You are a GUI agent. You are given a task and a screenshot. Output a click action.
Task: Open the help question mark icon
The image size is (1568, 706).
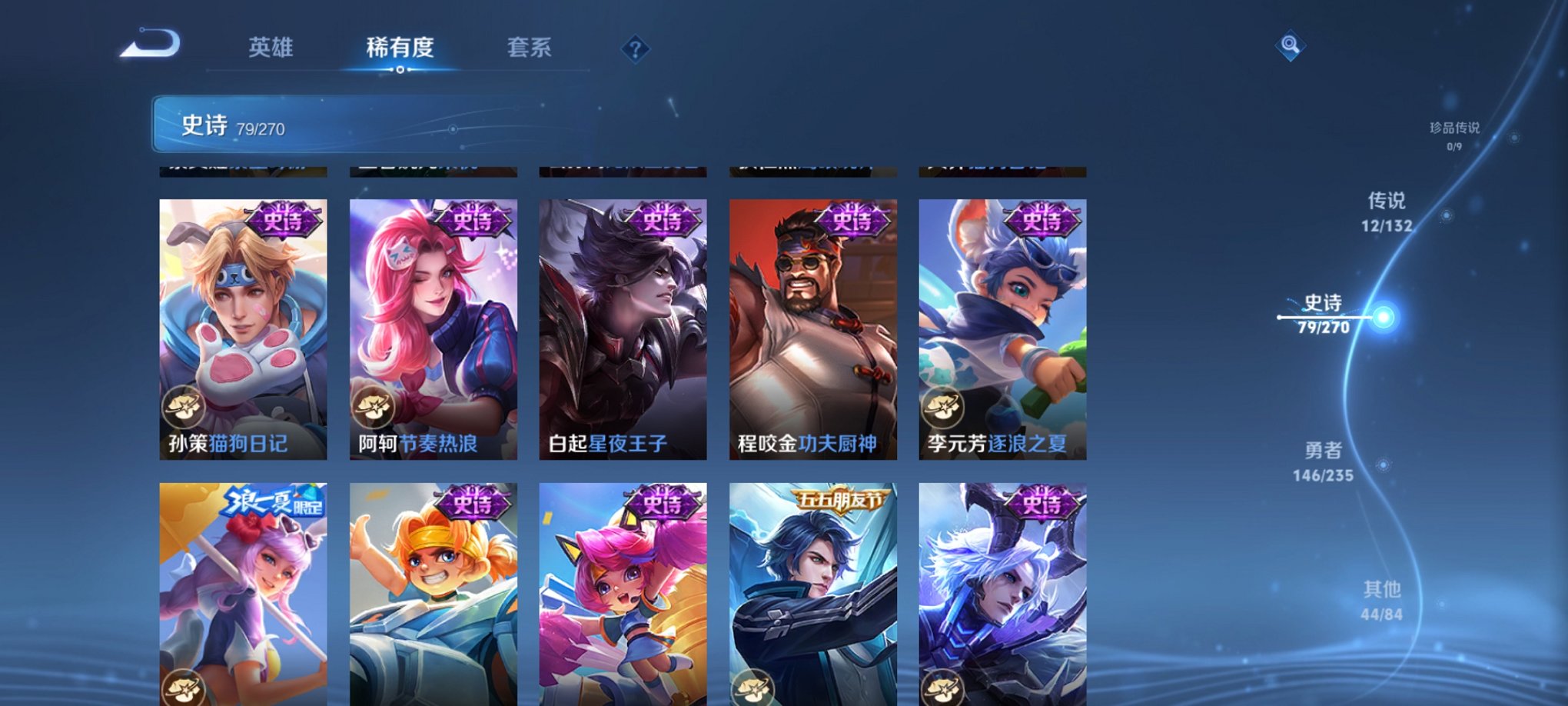tap(635, 48)
